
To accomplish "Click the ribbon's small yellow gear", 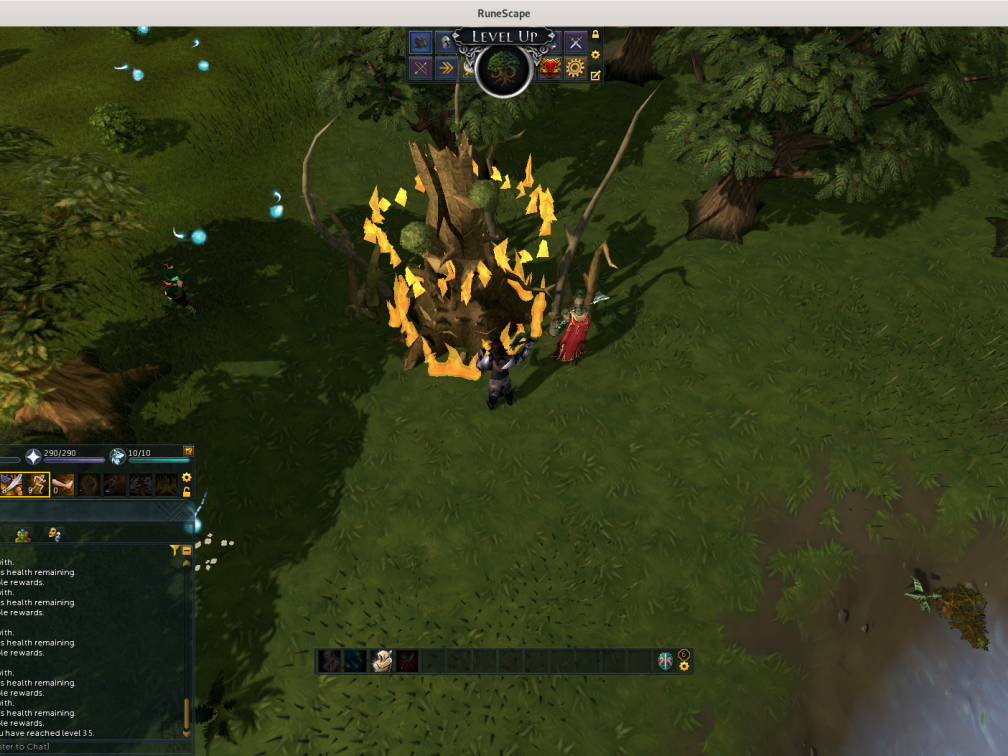I will point(596,55).
